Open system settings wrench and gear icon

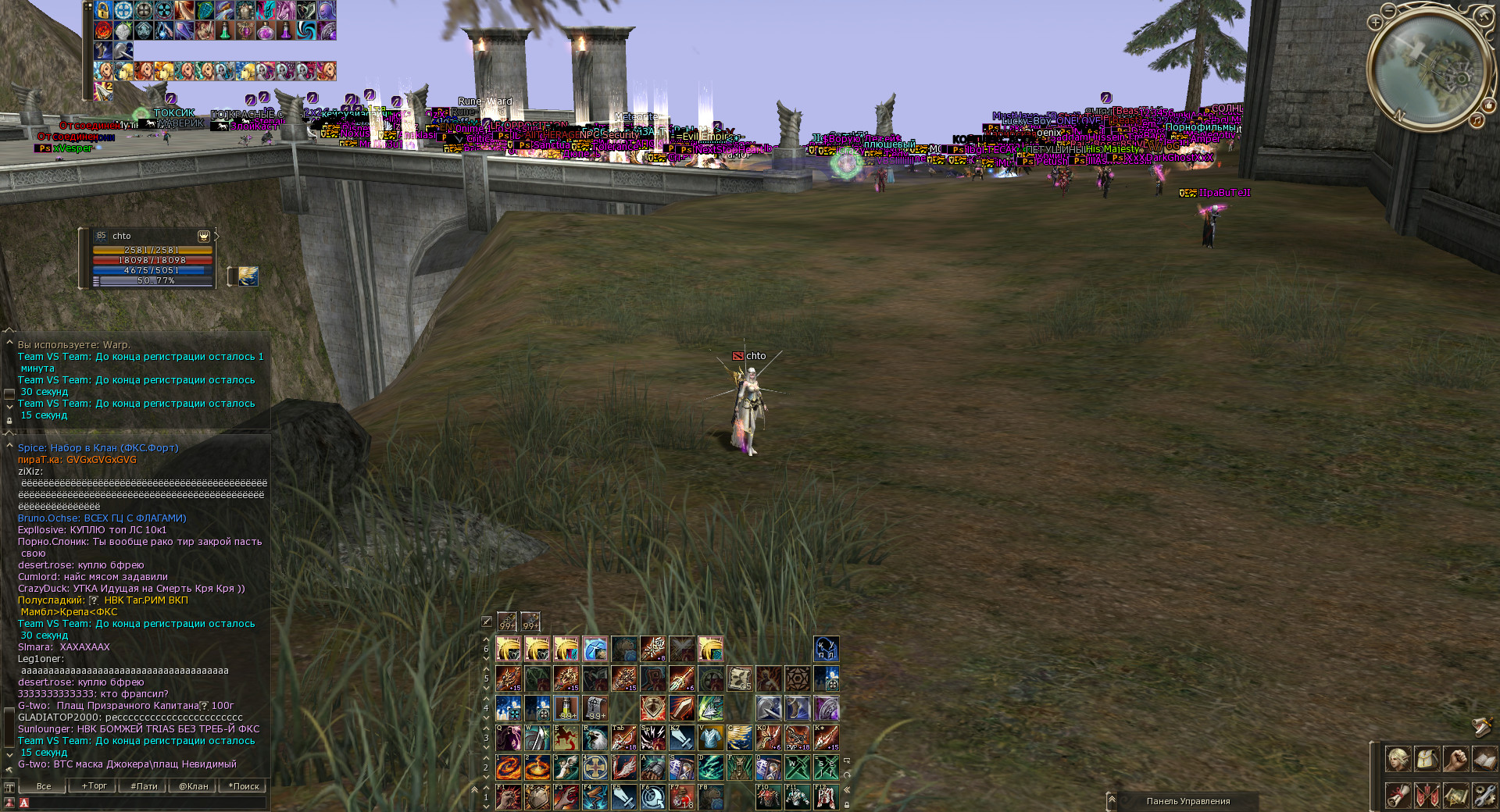point(1484,796)
